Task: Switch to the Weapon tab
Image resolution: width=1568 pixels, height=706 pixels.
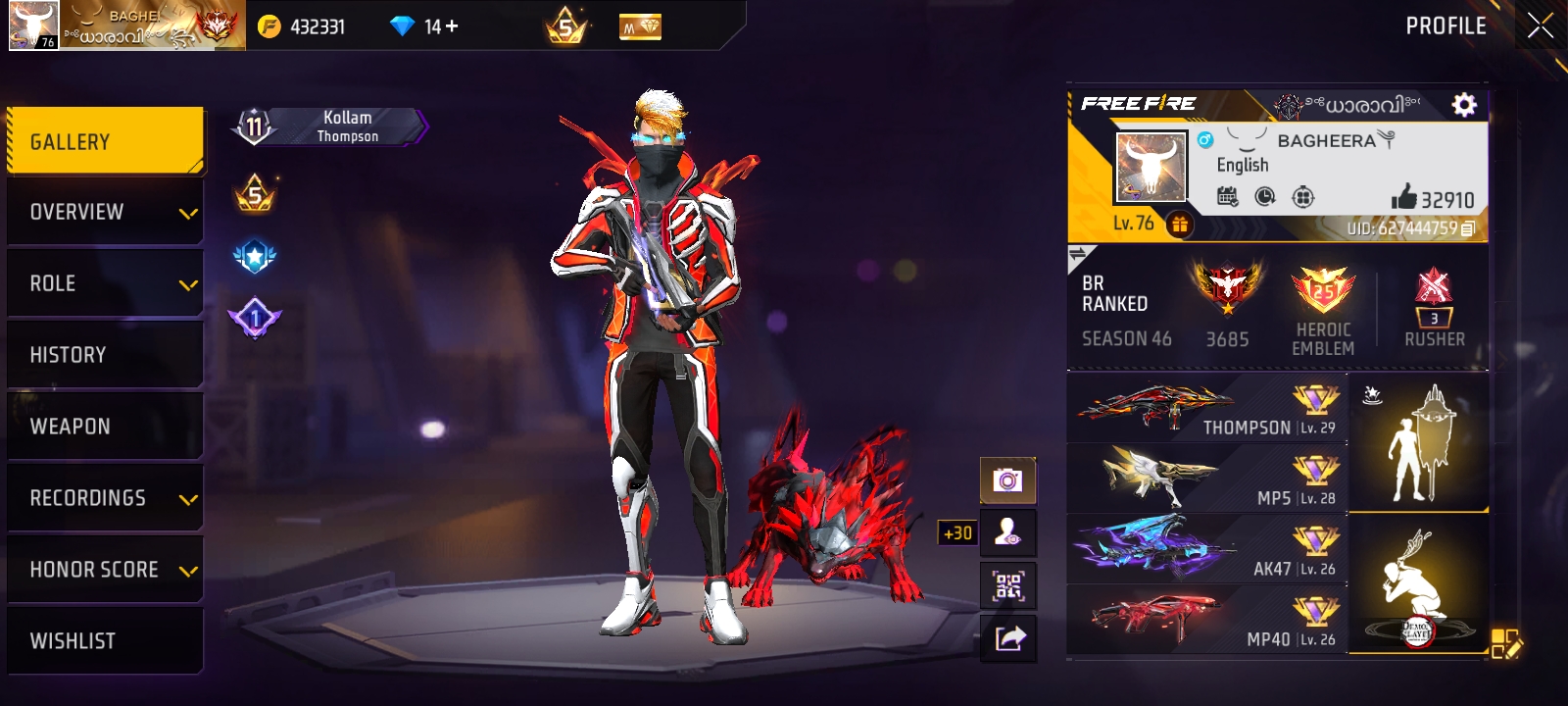Action: click(105, 427)
